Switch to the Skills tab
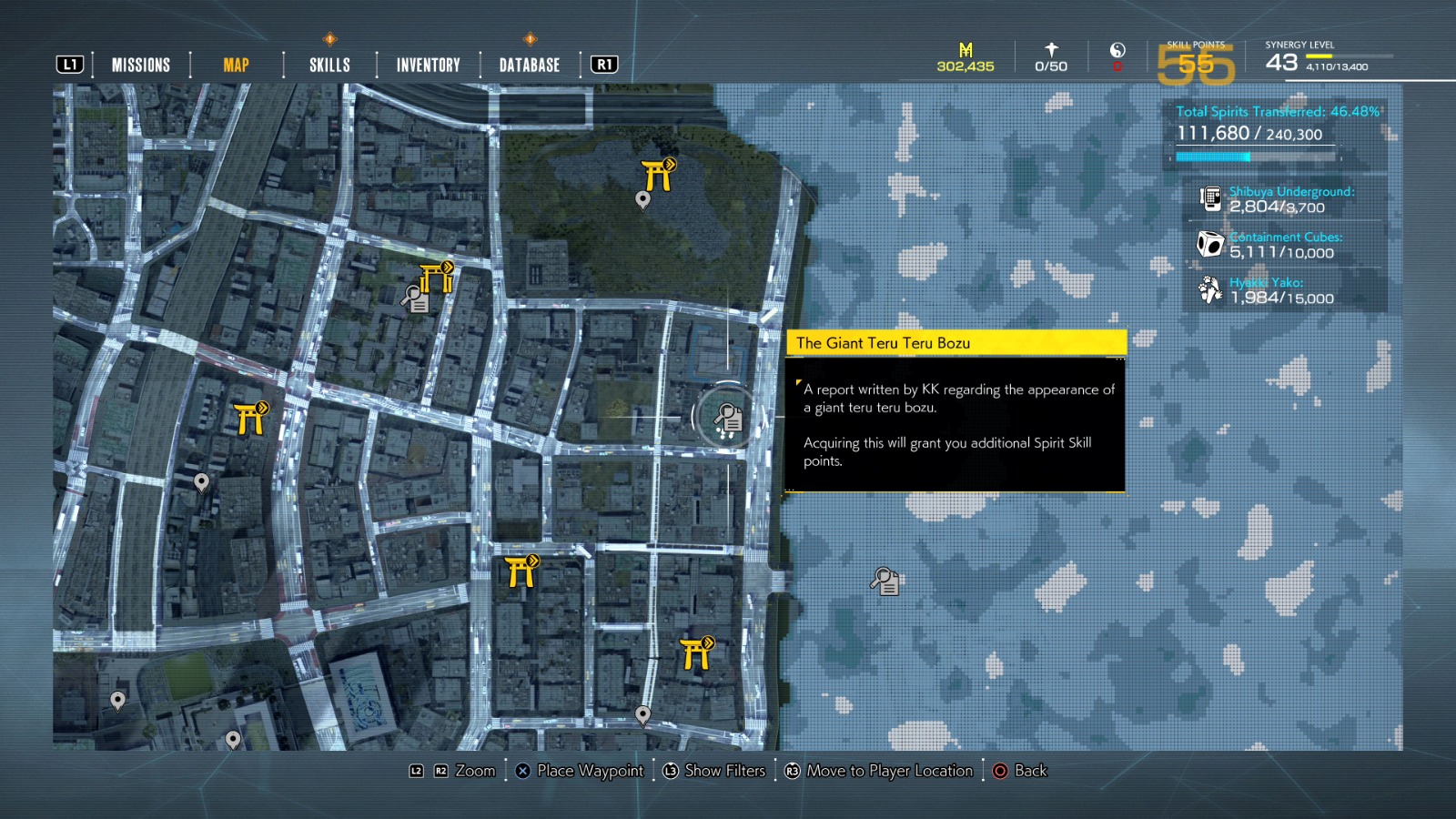Image resolution: width=1456 pixels, height=819 pixels. pyautogui.click(x=329, y=65)
